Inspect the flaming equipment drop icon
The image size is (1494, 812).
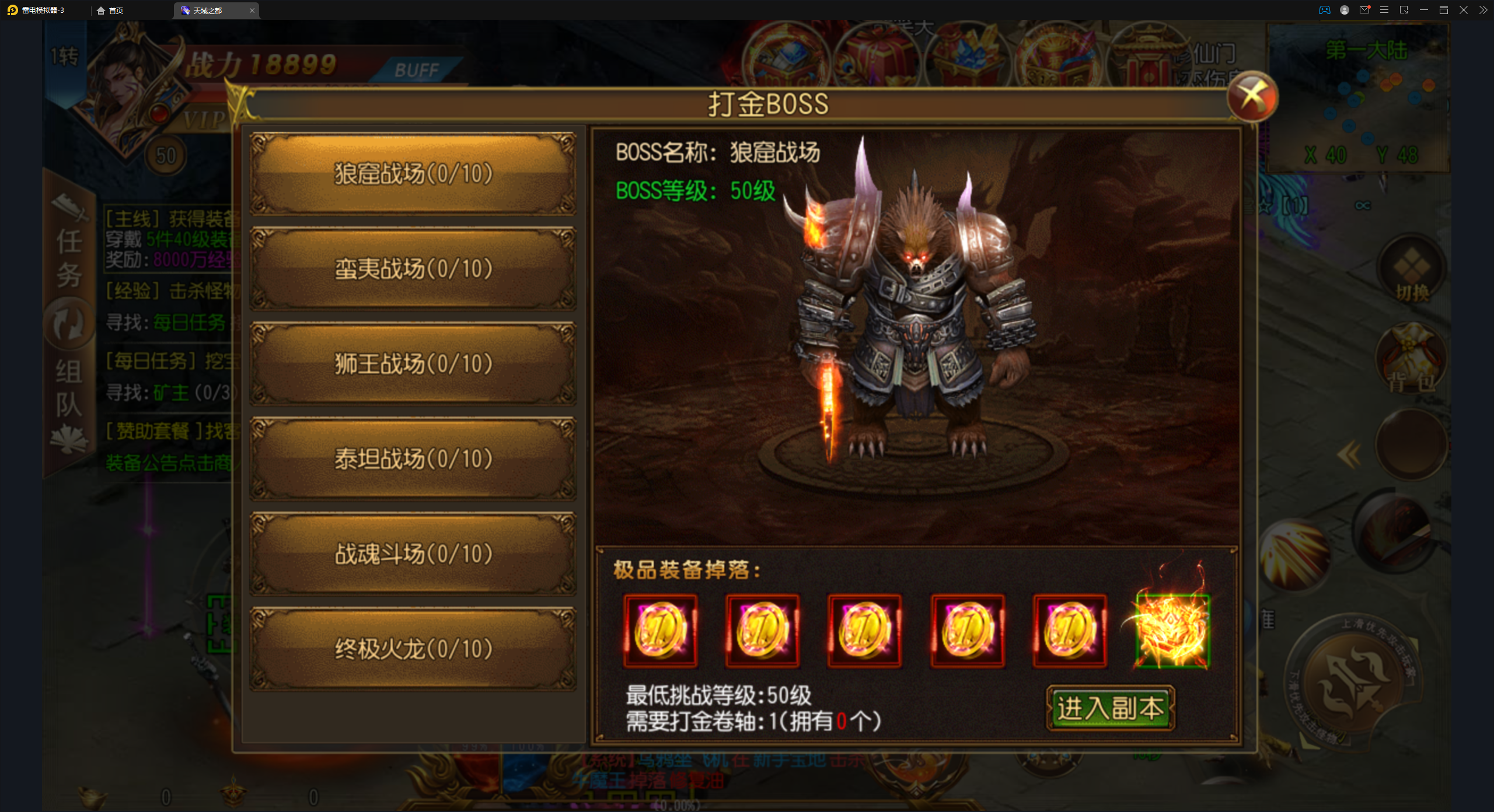point(1172,630)
